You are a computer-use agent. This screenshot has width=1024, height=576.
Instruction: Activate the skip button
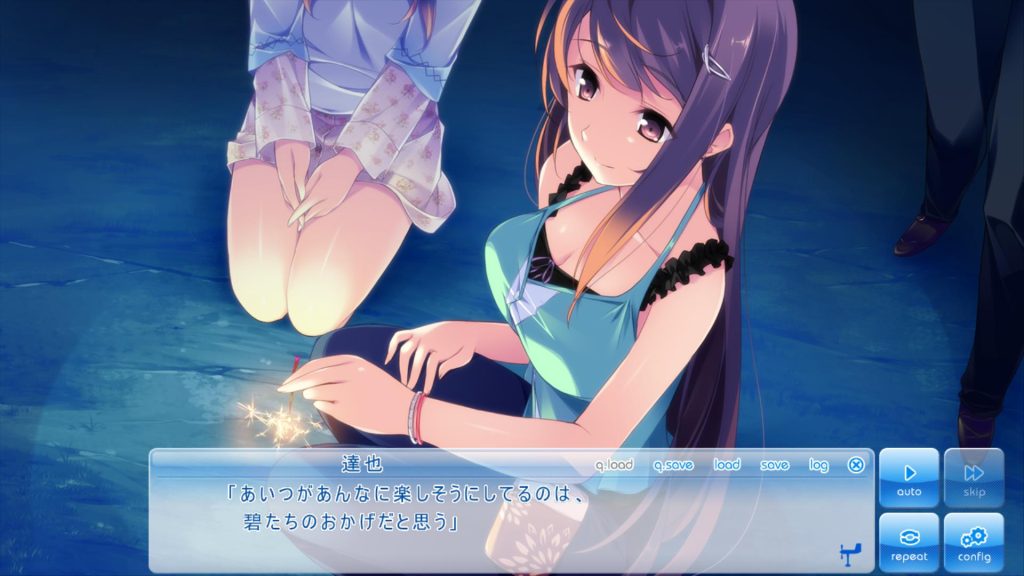click(973, 477)
